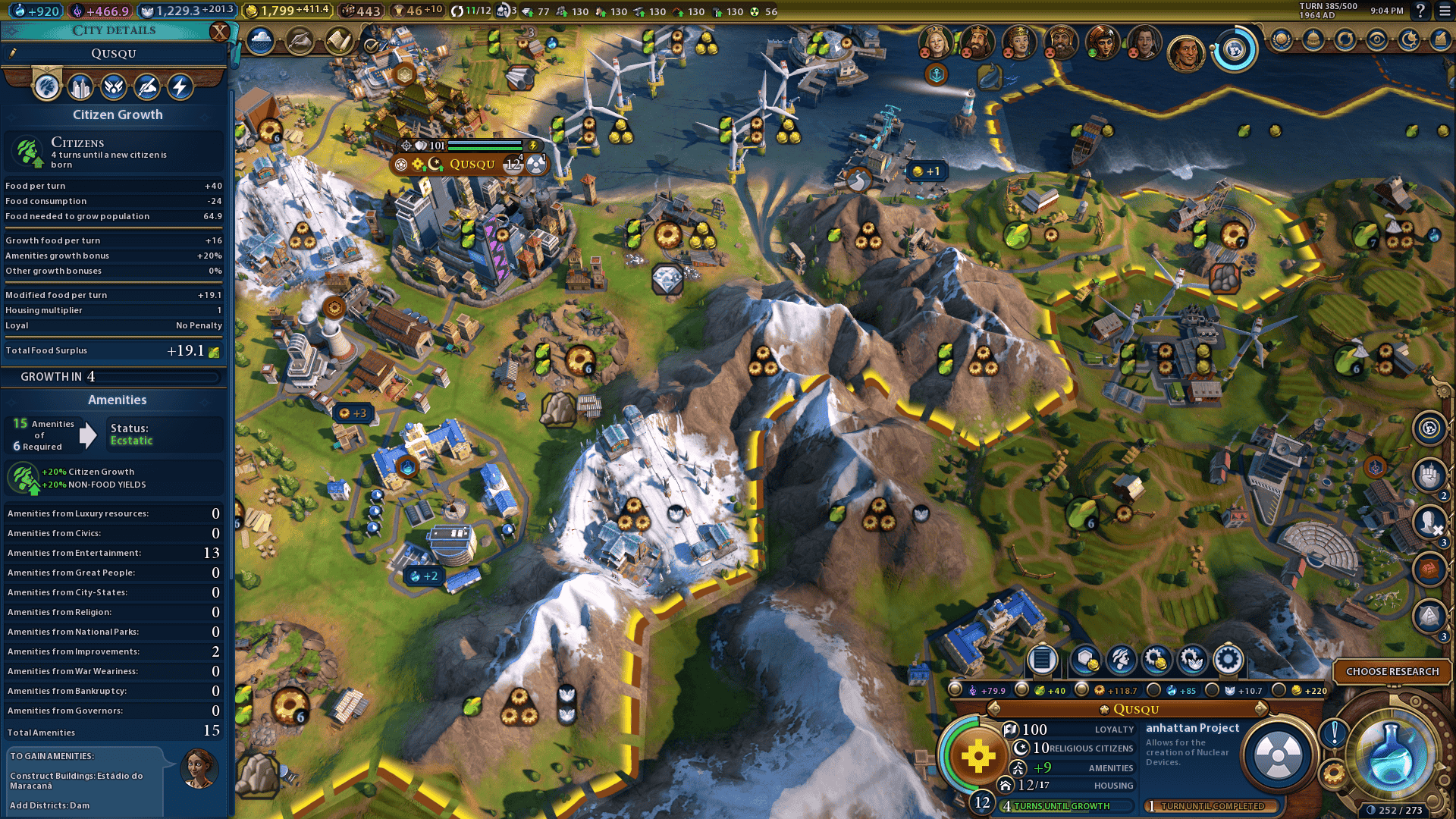Open the scroll icon in top bar

(x=339, y=41)
